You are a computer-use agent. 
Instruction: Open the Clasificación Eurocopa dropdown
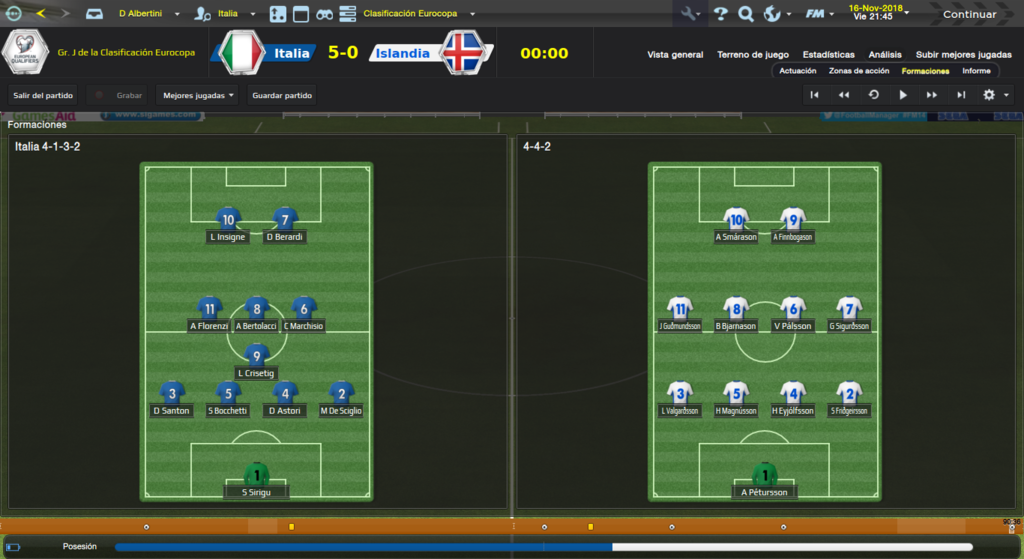click(x=419, y=14)
